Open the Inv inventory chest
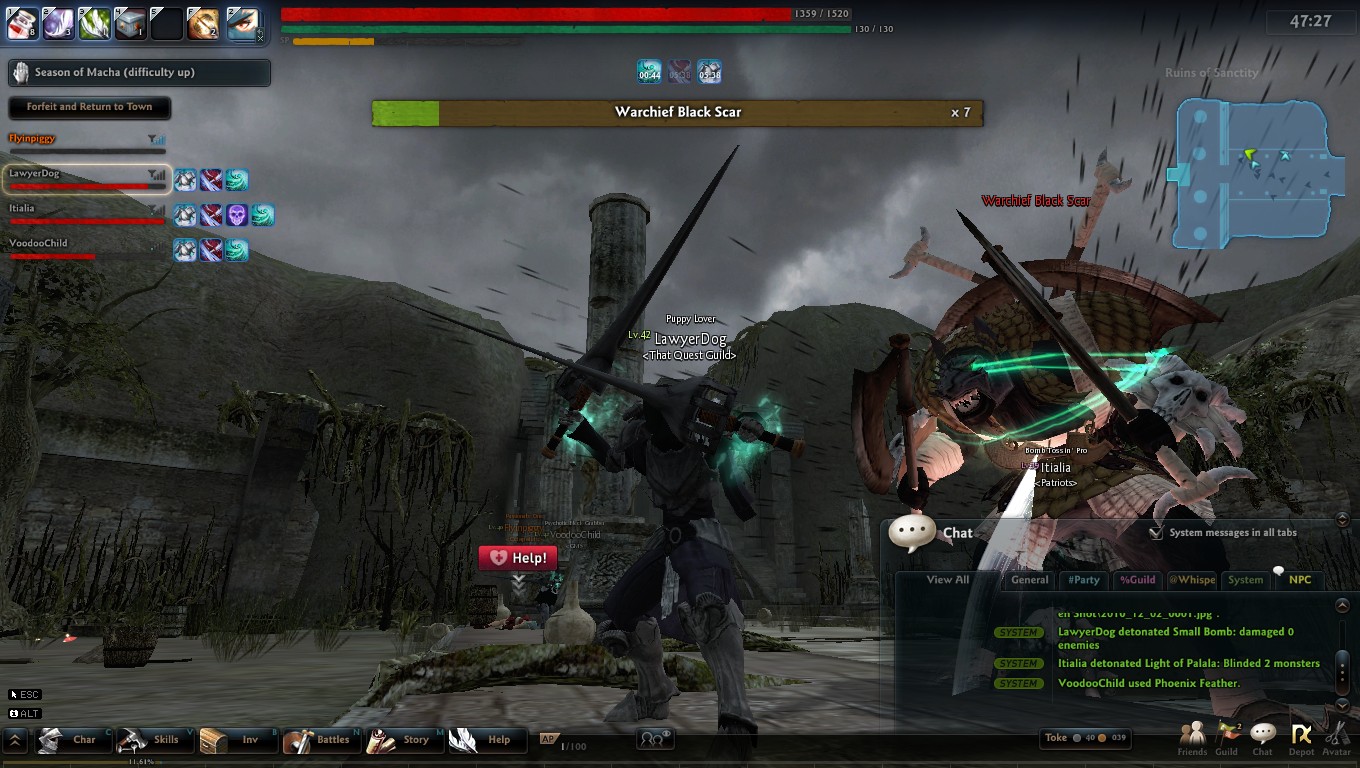The width and height of the screenshot is (1360, 768). pyautogui.click(x=235, y=740)
